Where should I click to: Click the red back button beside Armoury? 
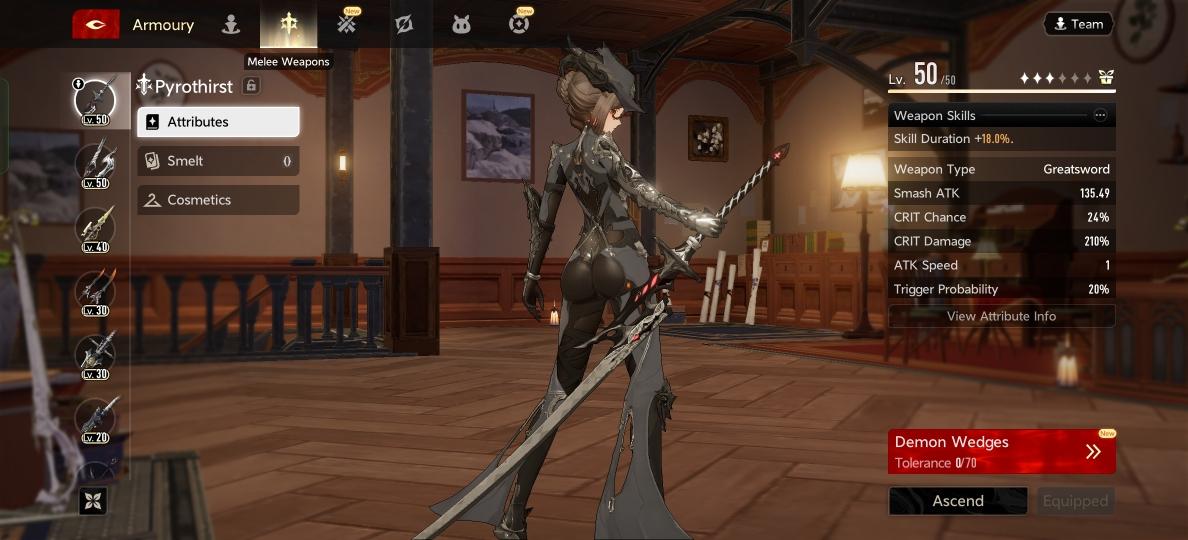click(96, 25)
